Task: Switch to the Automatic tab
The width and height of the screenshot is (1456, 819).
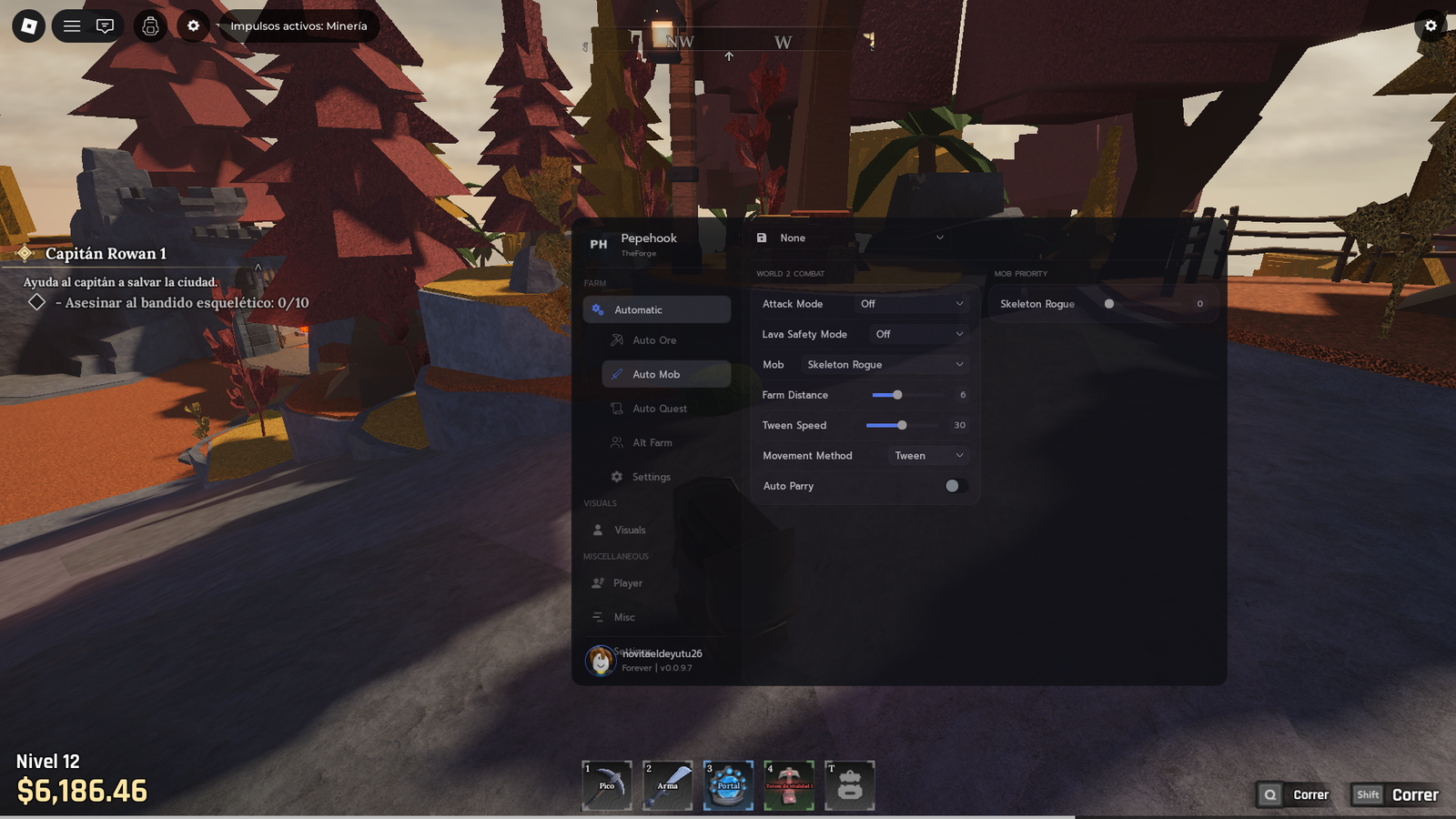Action: click(656, 308)
